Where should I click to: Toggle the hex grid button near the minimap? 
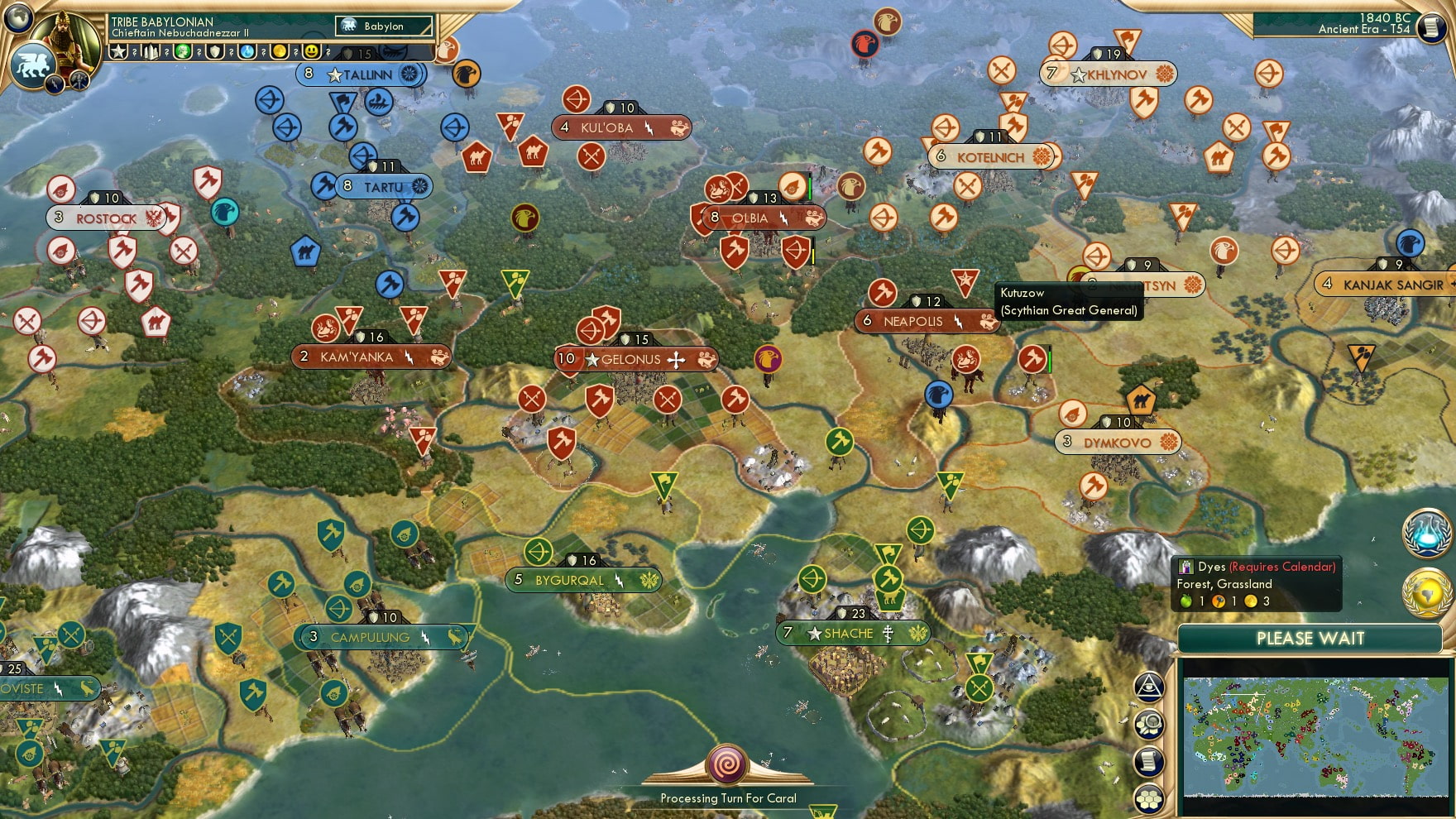click(x=1149, y=799)
